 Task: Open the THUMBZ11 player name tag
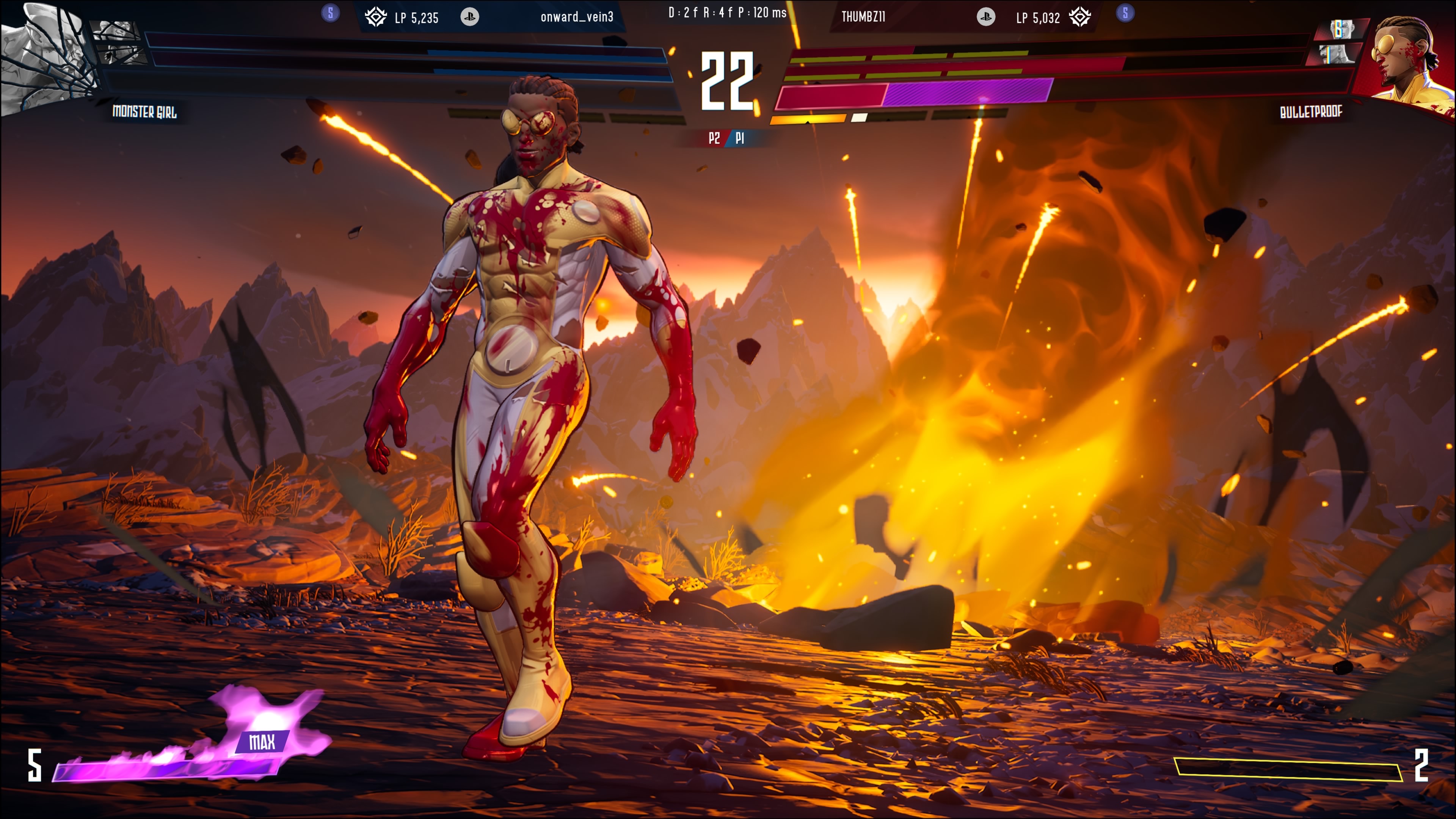tap(863, 17)
